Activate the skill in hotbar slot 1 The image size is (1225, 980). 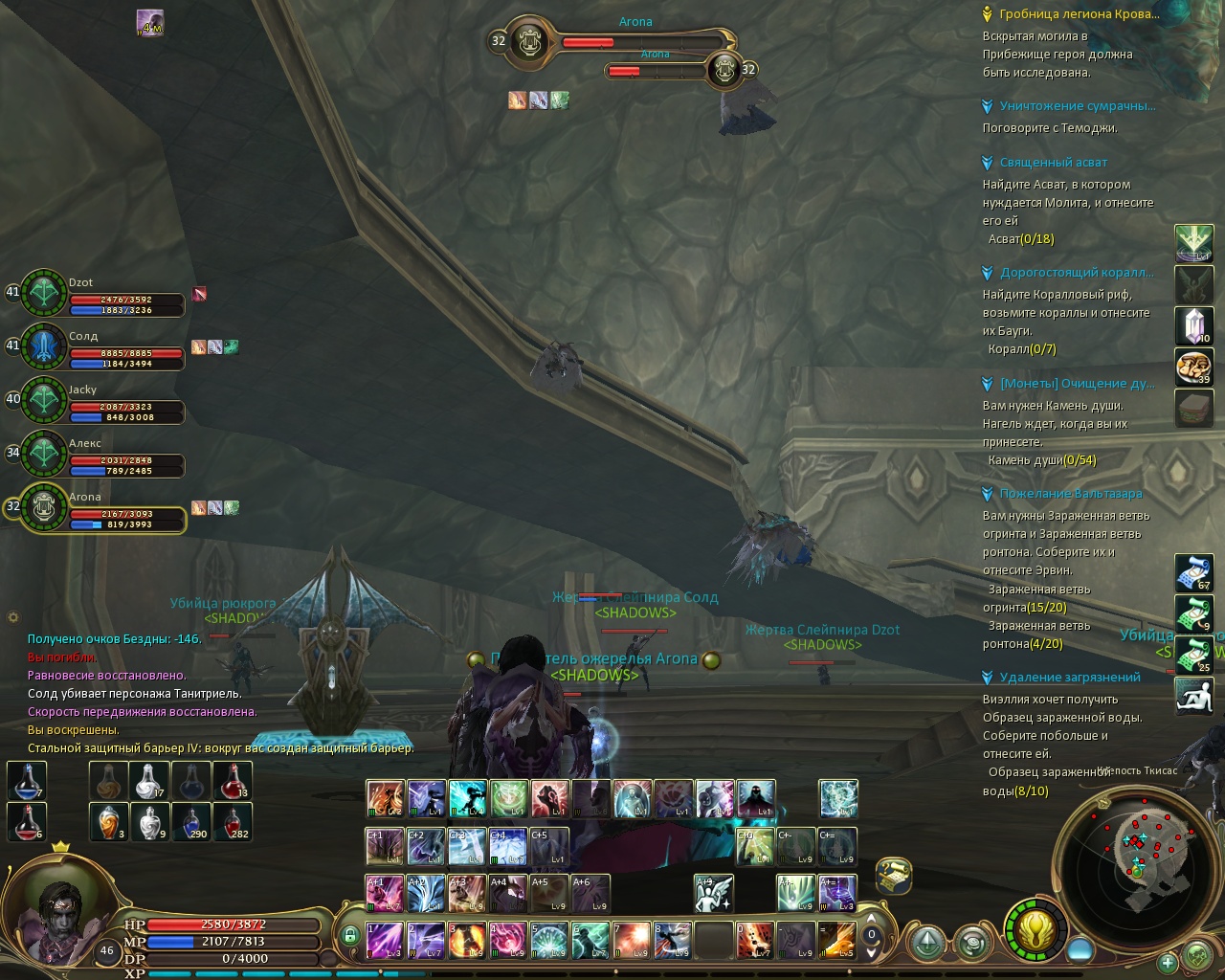click(385, 941)
